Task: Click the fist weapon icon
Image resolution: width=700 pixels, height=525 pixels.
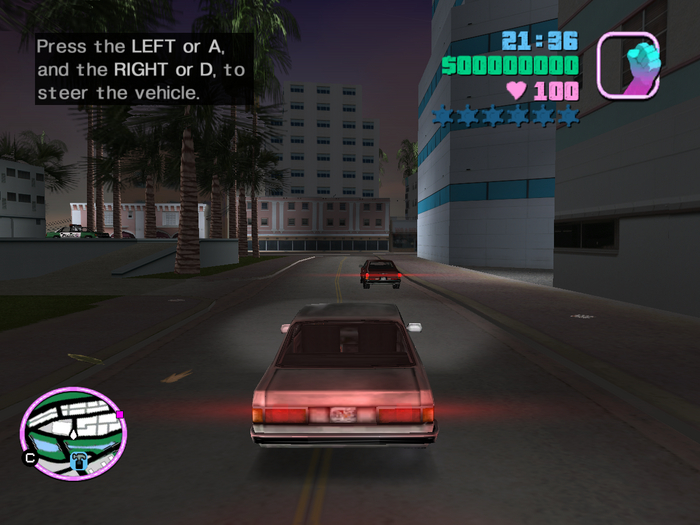Action: [x=628, y=65]
